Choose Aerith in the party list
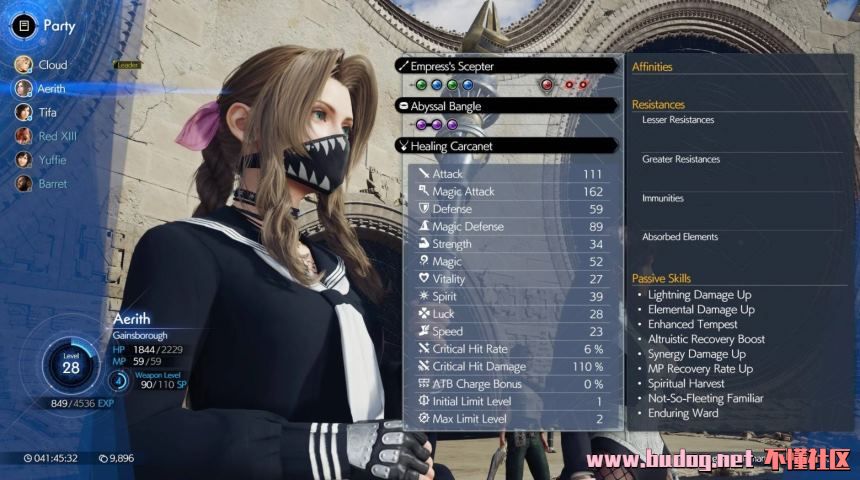860x480 pixels. coord(52,89)
